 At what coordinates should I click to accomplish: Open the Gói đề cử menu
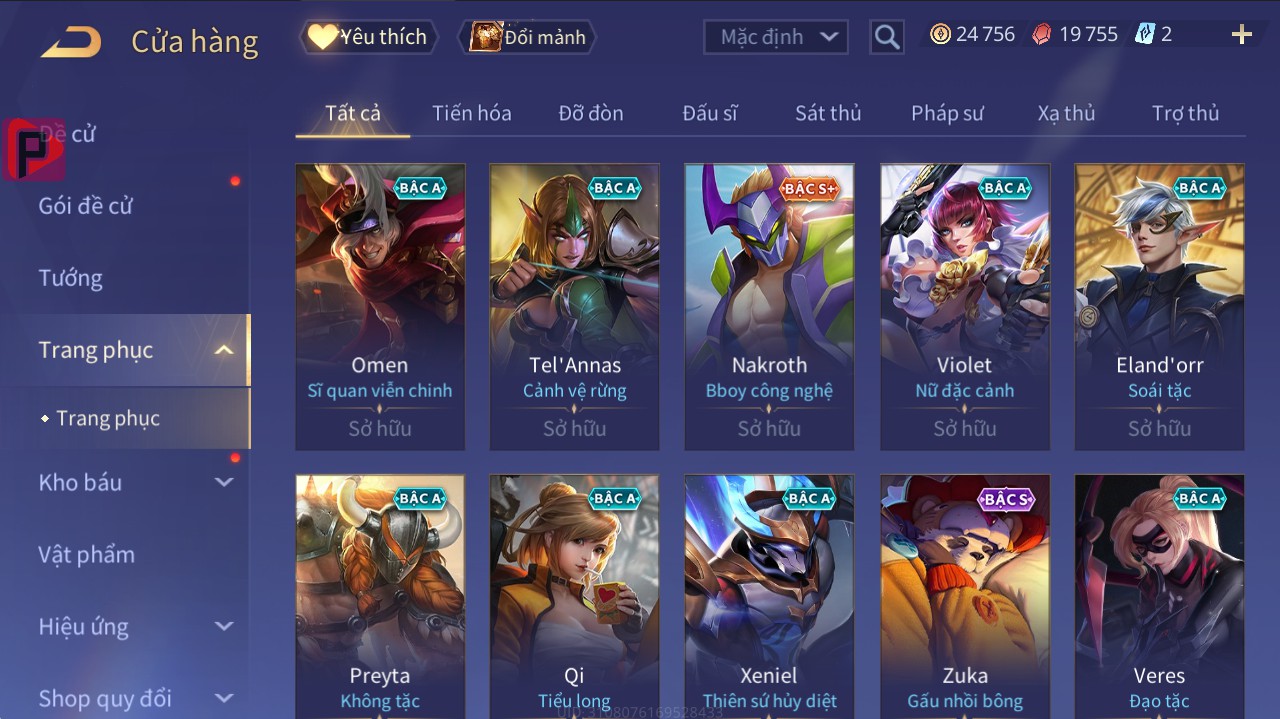[x=86, y=206]
